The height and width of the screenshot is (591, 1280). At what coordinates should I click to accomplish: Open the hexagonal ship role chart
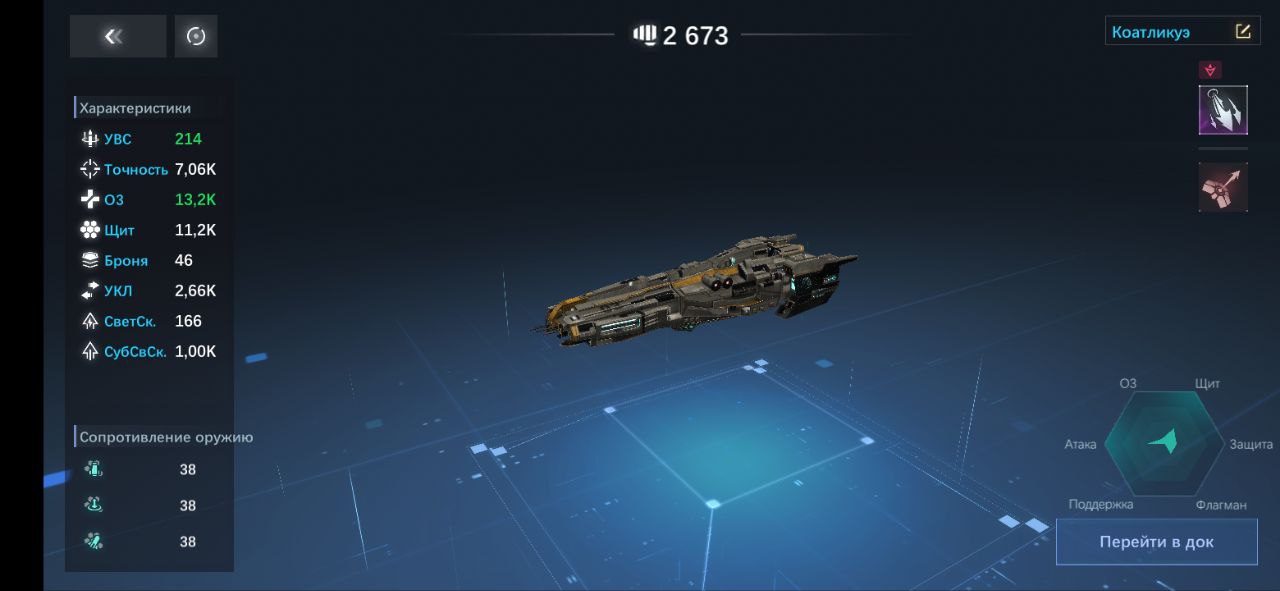(1163, 443)
